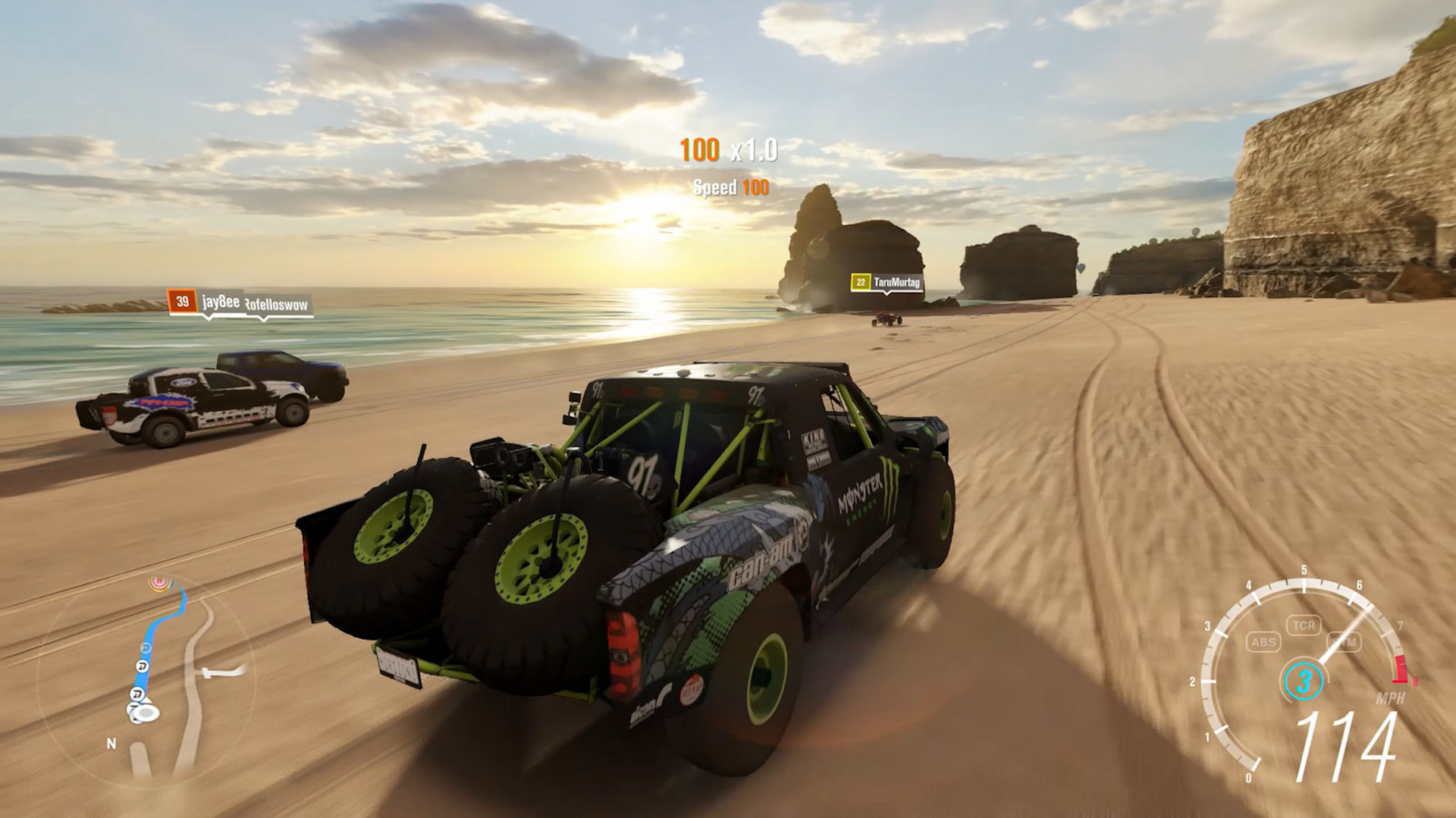Select the TaruMurtag player name tag
This screenshot has height=818, width=1456.
(x=896, y=283)
